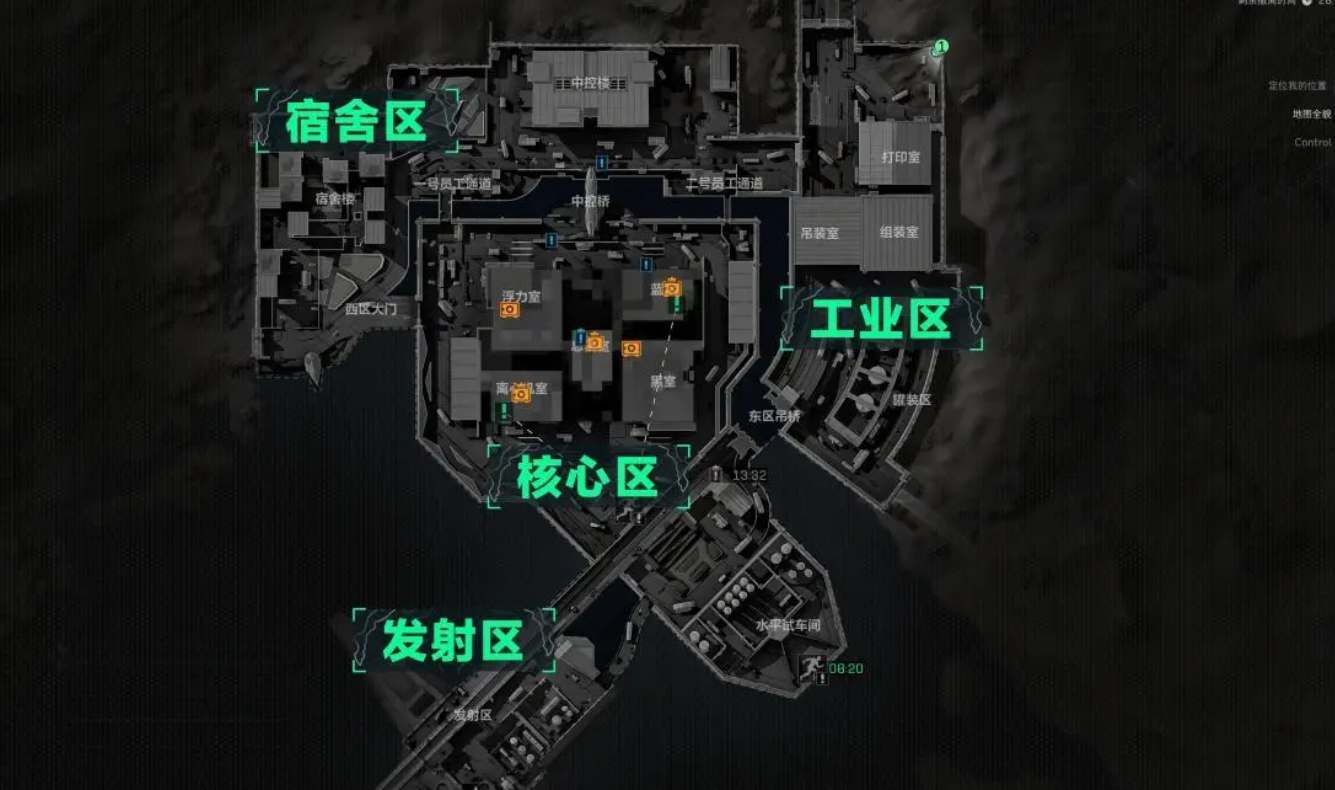Select the blue info marker near 二号员工通道

pos(644,264)
